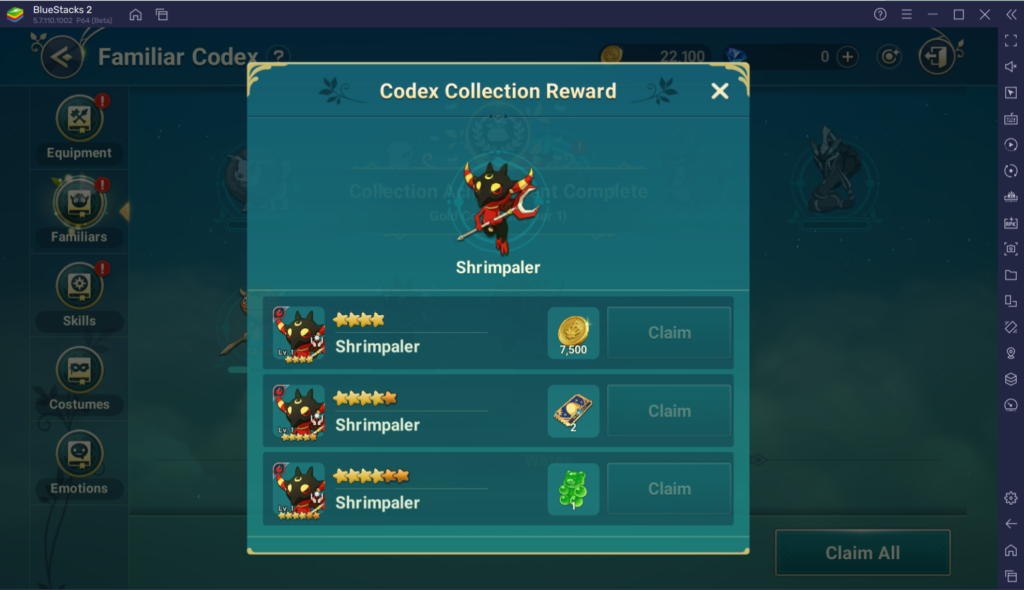Viewport: 1024px width, 590px height.
Task: Claim All codex rewards
Action: point(862,553)
